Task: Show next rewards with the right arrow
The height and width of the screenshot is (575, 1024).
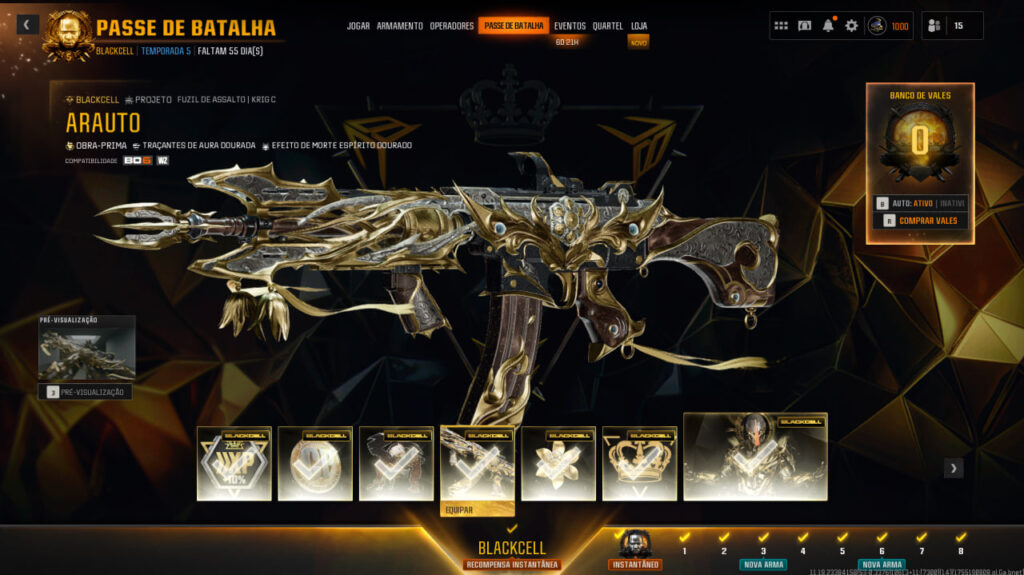Action: (x=954, y=467)
